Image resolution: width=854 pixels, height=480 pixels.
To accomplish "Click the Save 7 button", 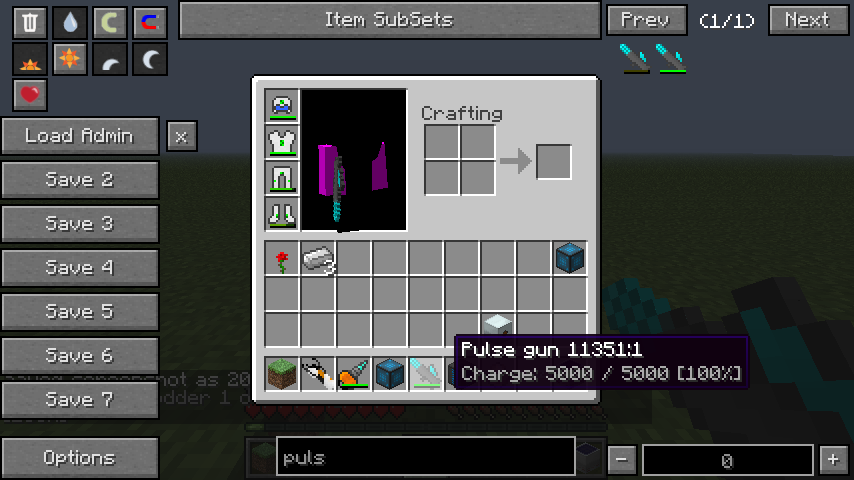I will [x=80, y=400].
